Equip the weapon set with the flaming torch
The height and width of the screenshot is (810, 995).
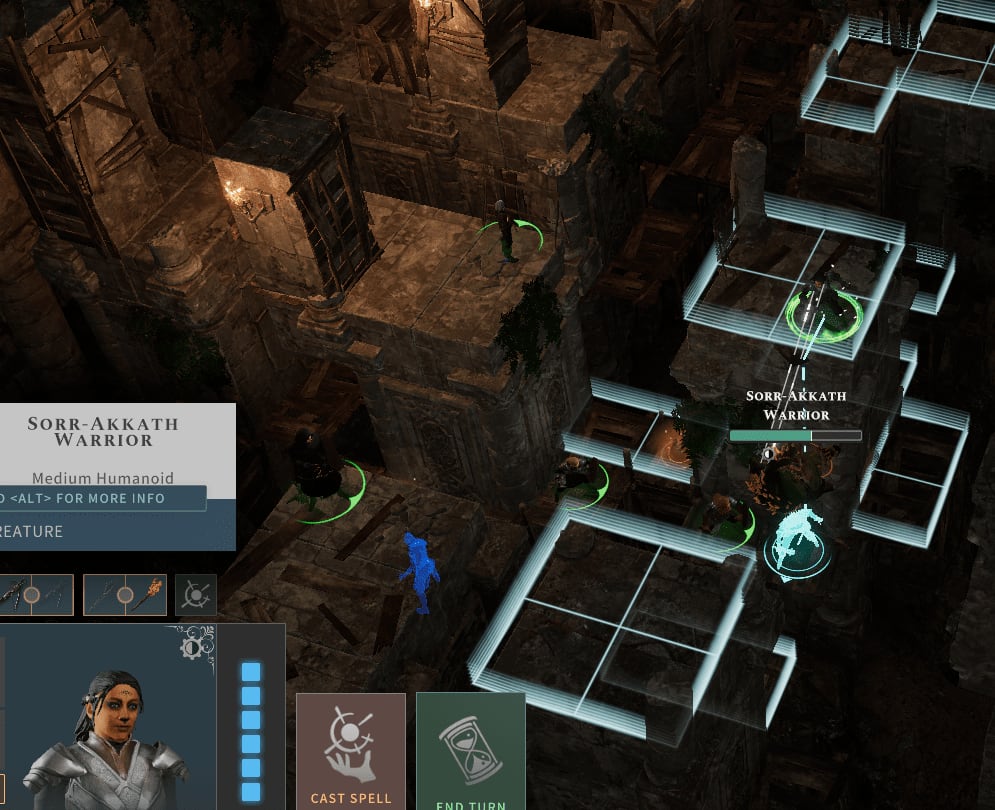[x=124, y=595]
